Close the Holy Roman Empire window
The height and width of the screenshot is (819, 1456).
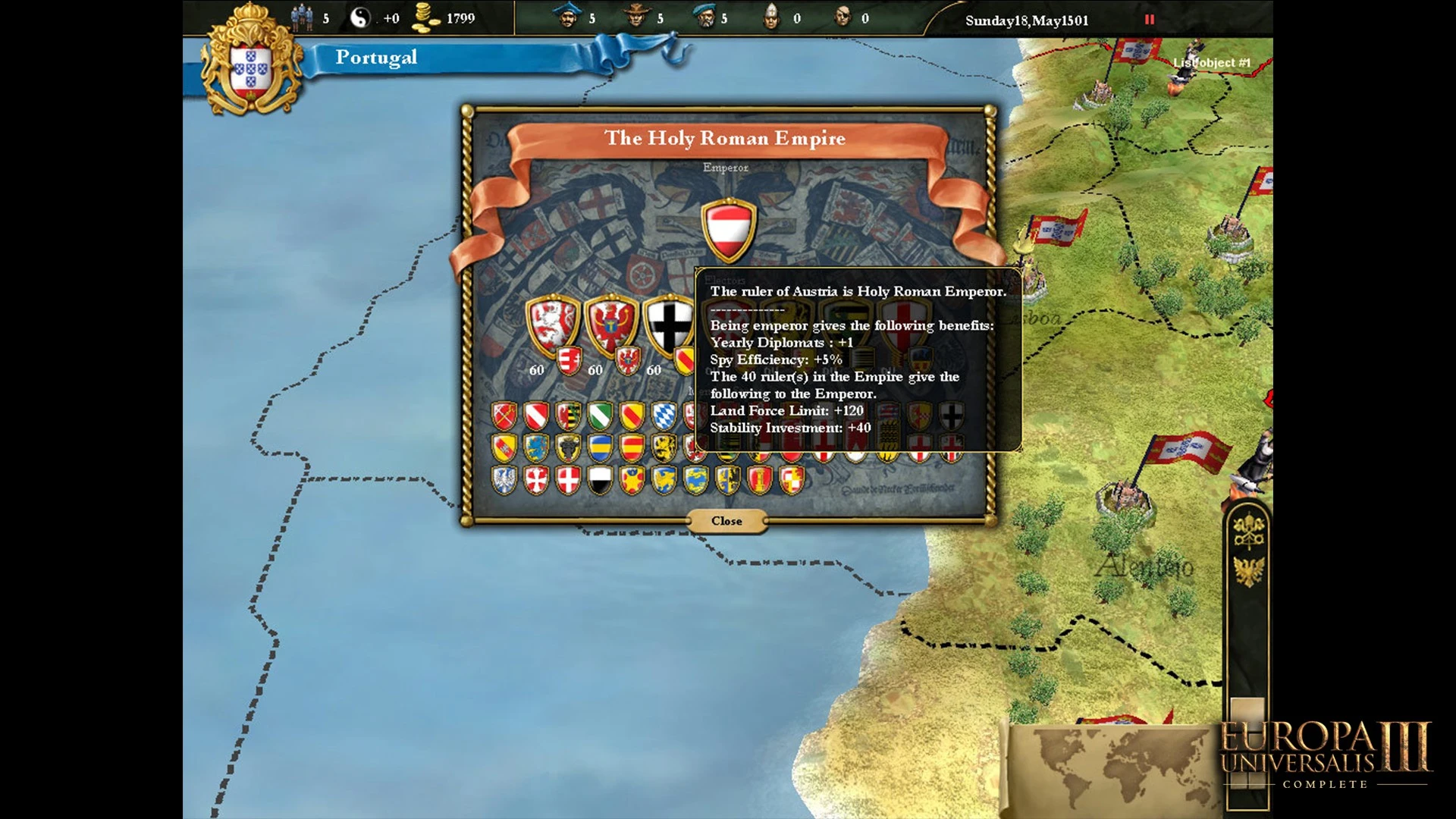[x=726, y=521]
